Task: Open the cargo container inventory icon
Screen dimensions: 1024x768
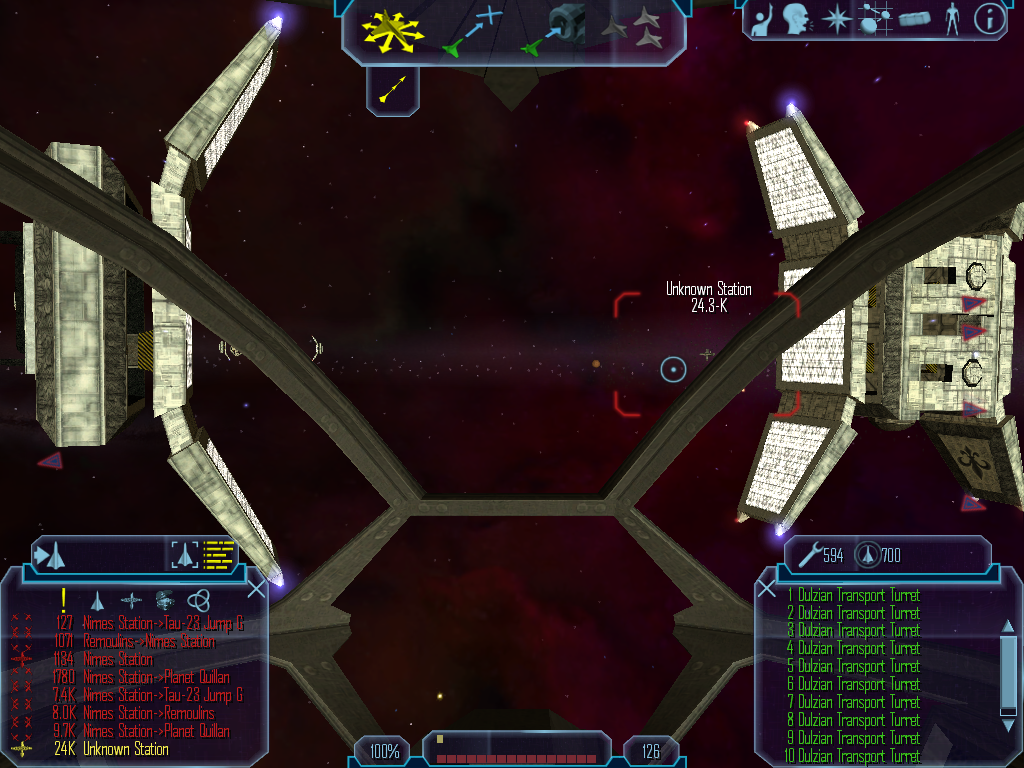Action: click(x=914, y=19)
